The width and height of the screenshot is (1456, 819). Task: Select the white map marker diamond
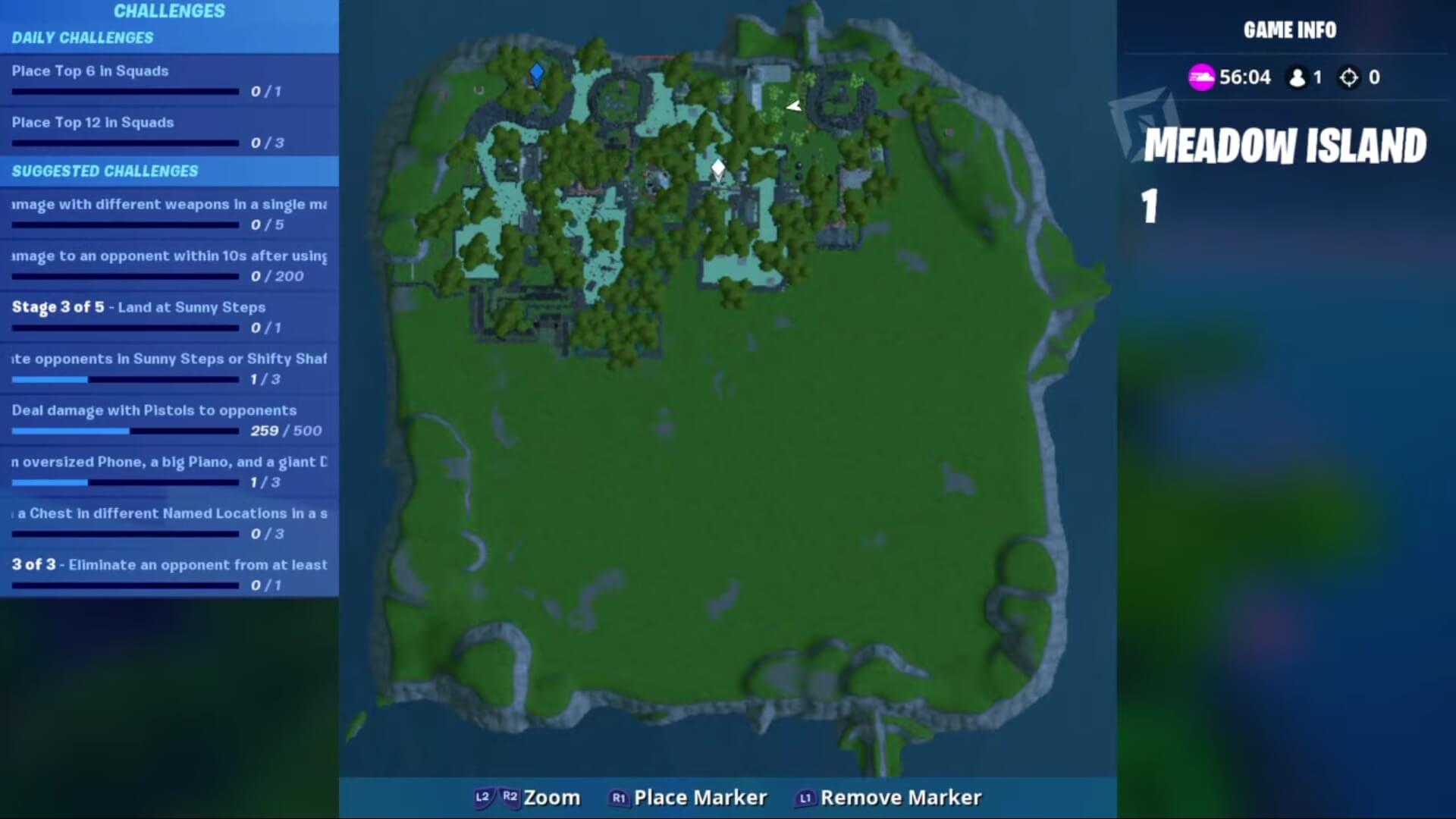coord(717,168)
